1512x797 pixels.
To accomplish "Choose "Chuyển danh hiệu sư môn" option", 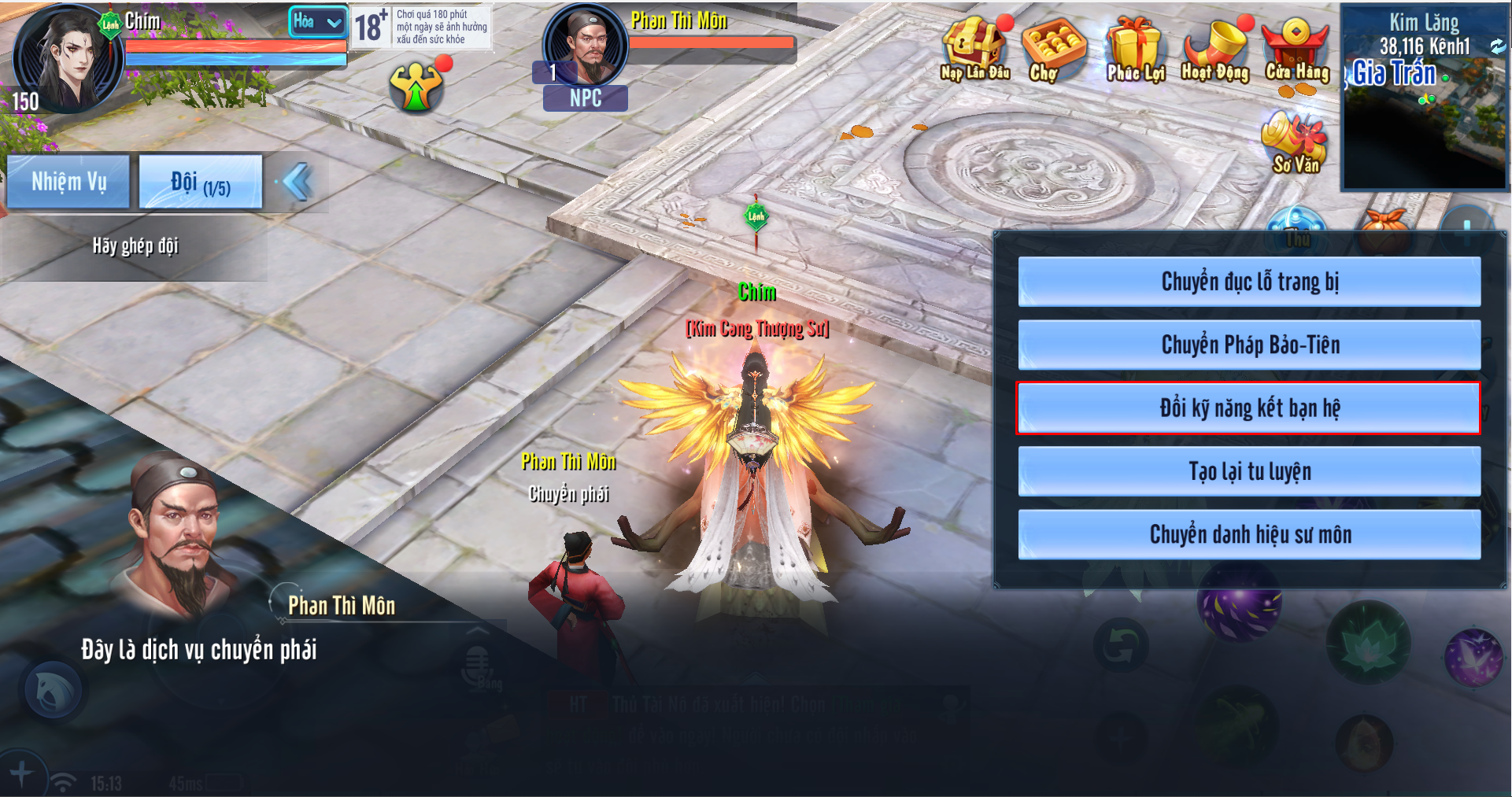I will (1249, 535).
